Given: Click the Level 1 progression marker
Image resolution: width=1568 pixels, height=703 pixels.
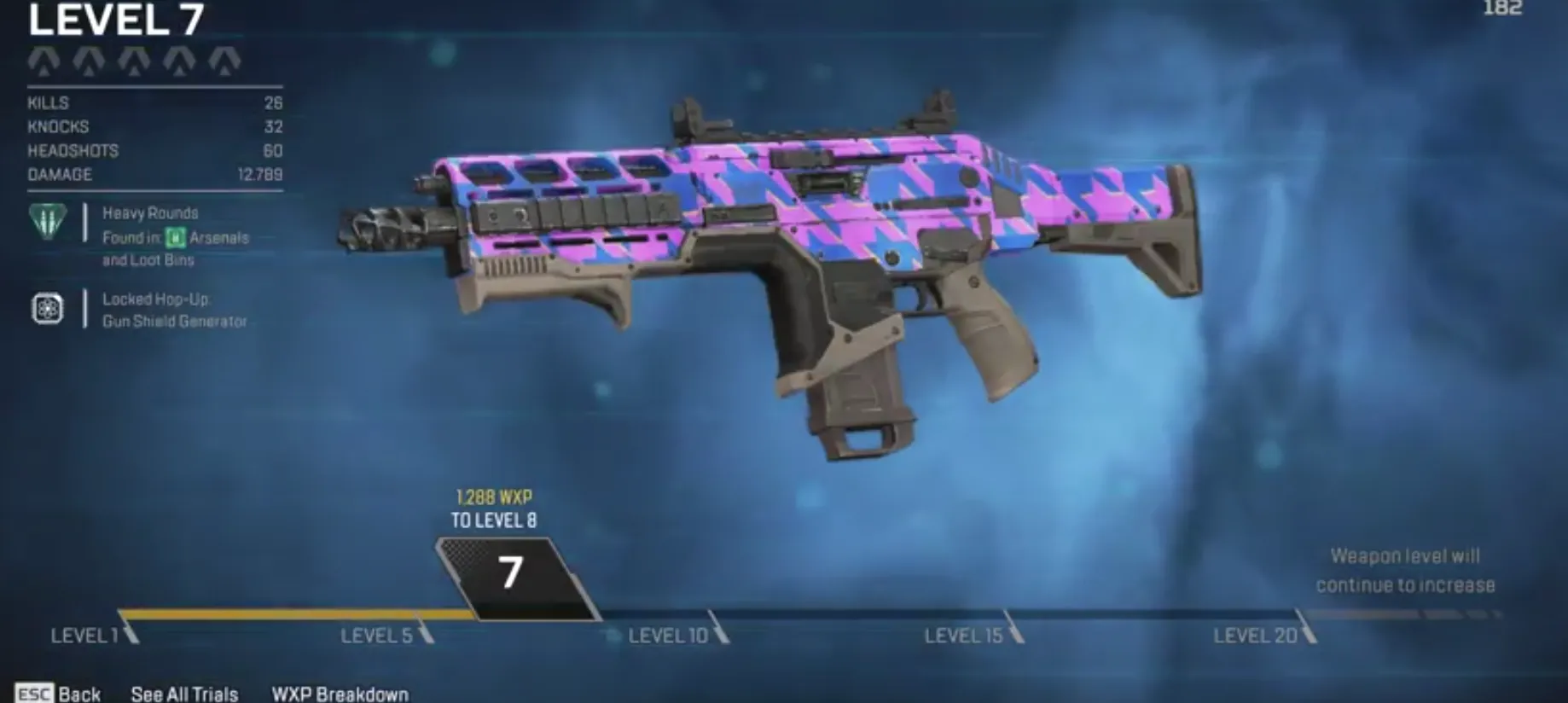Looking at the screenshot, I should pos(85,635).
